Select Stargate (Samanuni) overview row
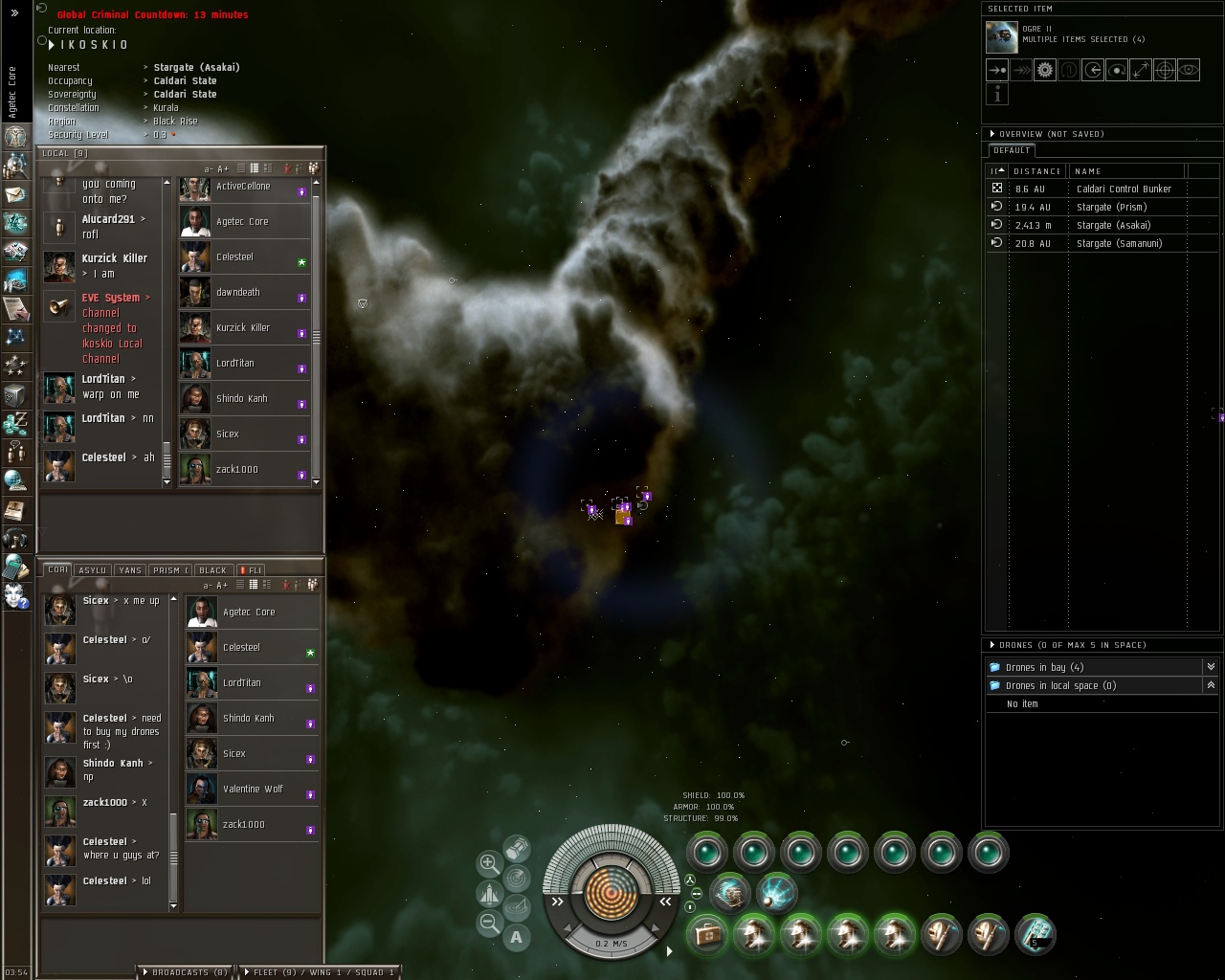The width and height of the screenshot is (1225, 980). coord(1119,243)
